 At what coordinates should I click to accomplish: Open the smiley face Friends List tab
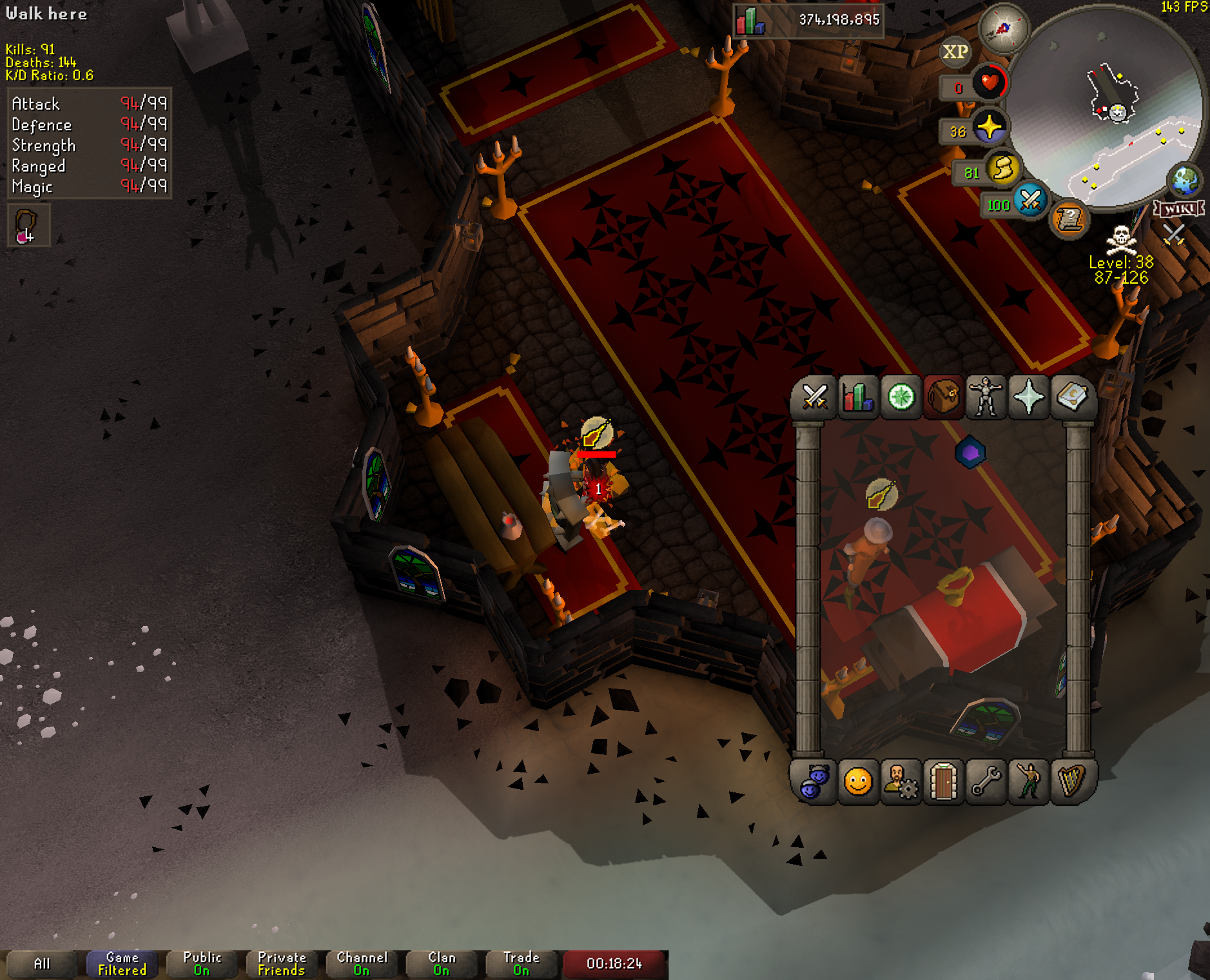click(857, 782)
